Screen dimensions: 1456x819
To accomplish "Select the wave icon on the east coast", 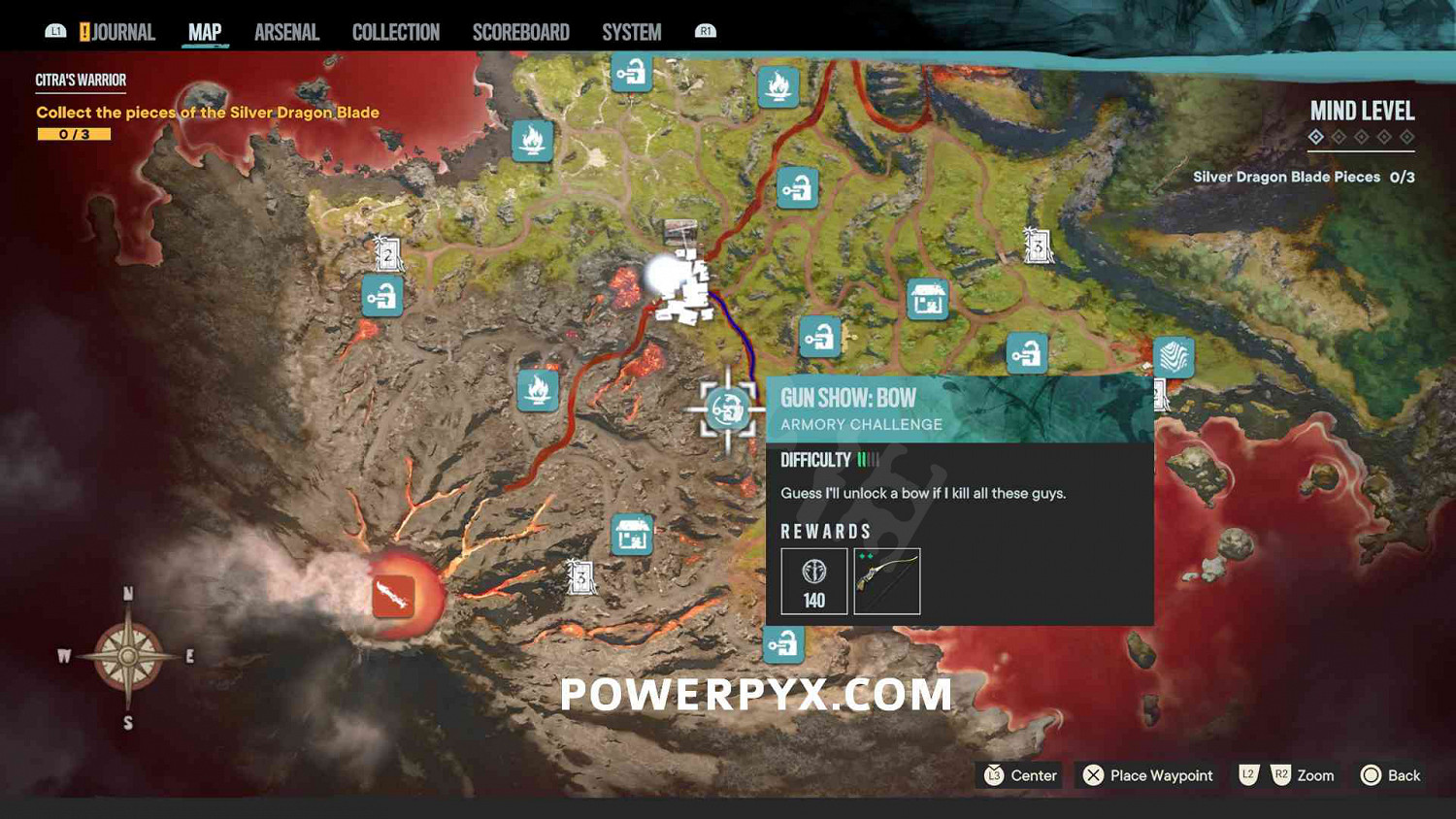I will click(1175, 357).
